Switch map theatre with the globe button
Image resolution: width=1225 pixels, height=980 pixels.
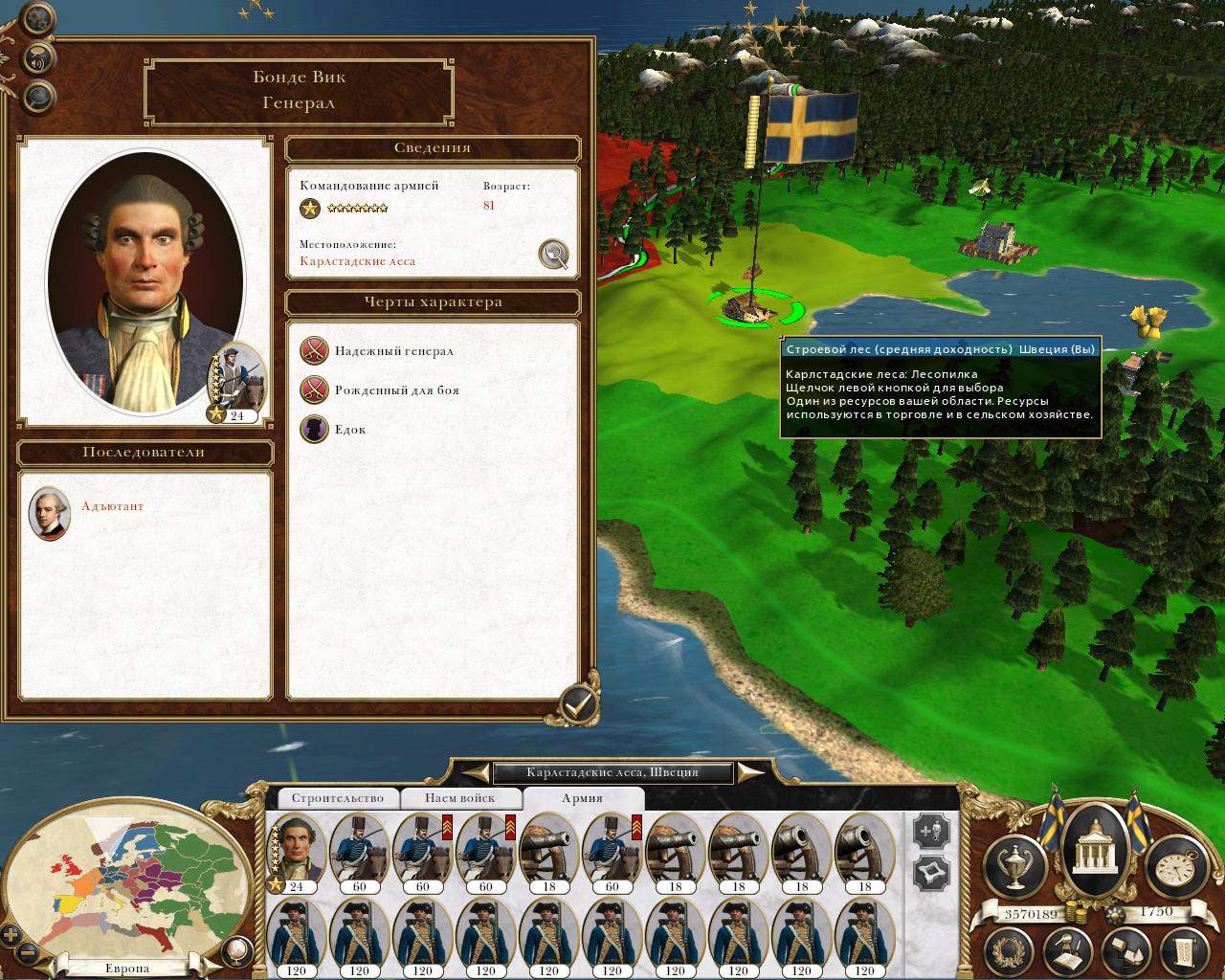234,950
